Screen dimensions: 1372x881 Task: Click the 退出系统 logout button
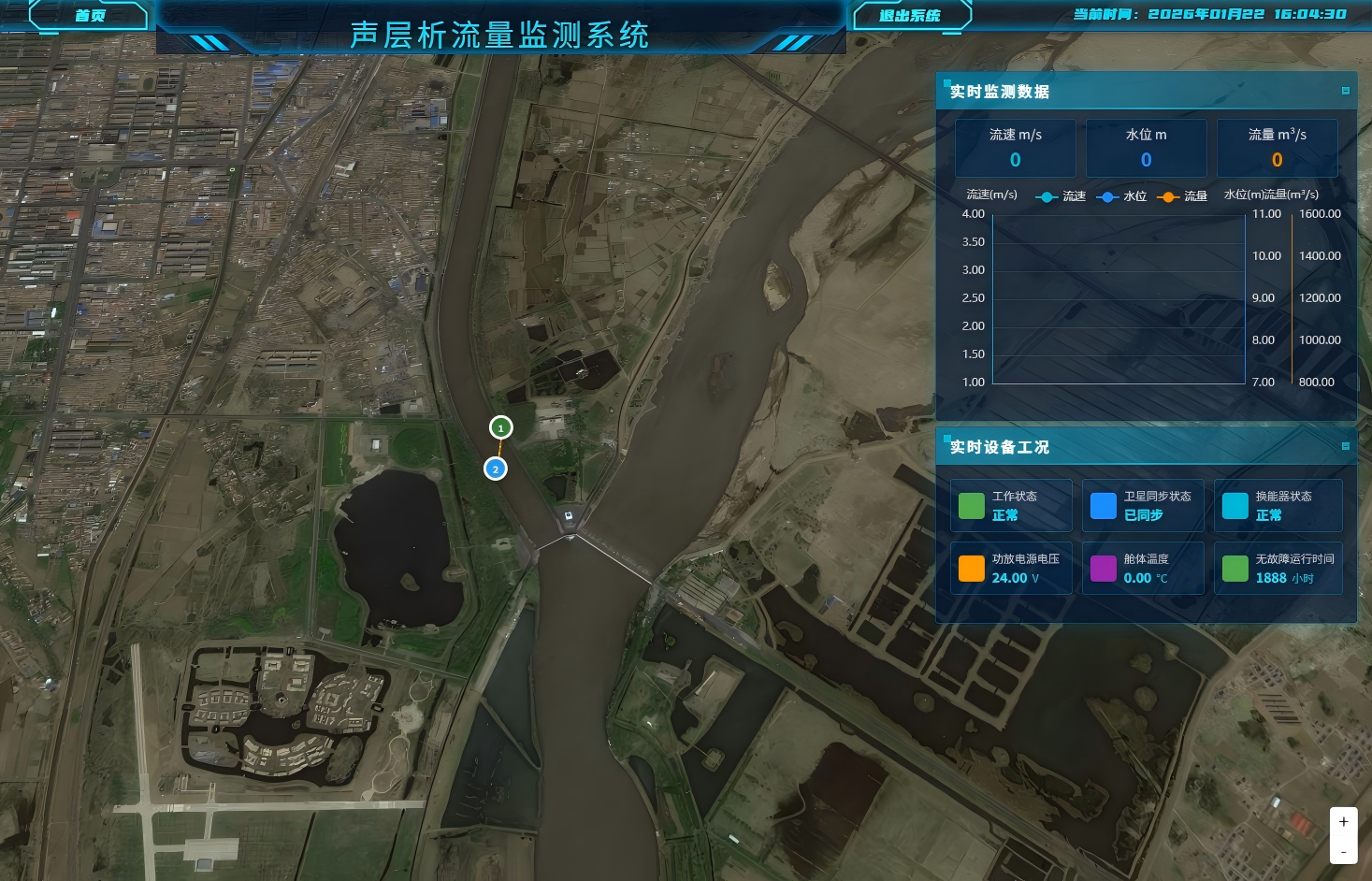[x=910, y=16]
